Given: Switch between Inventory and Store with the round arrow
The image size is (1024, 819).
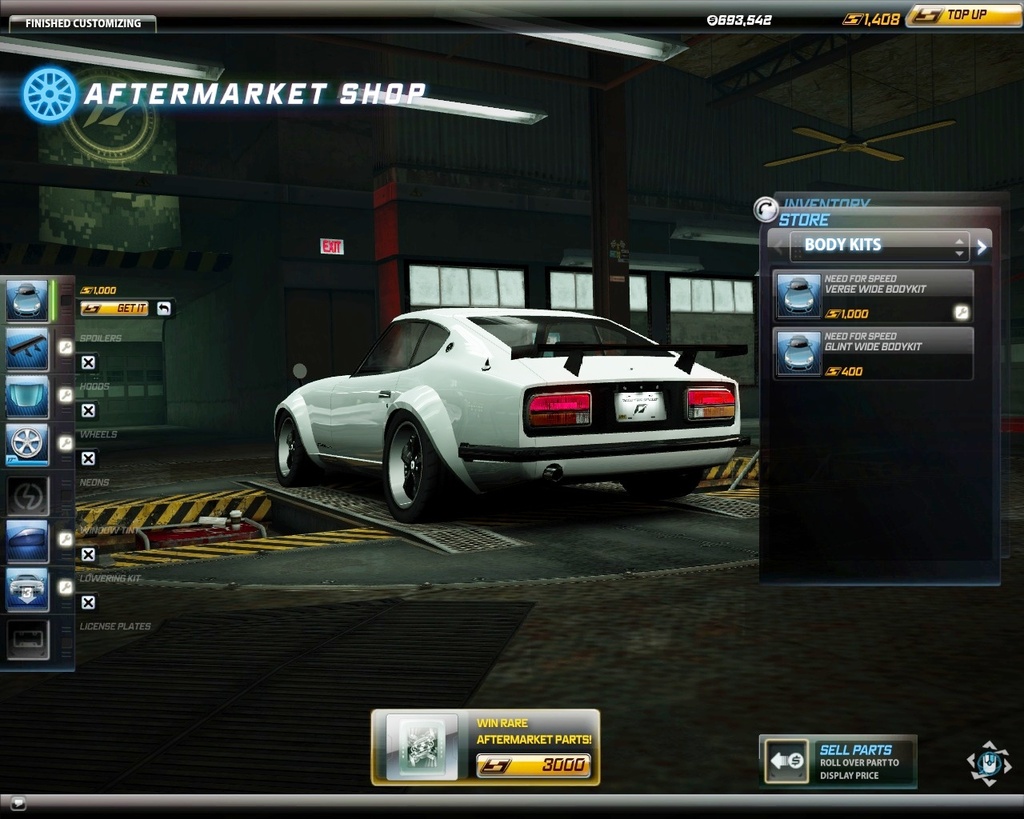Looking at the screenshot, I should (x=766, y=209).
